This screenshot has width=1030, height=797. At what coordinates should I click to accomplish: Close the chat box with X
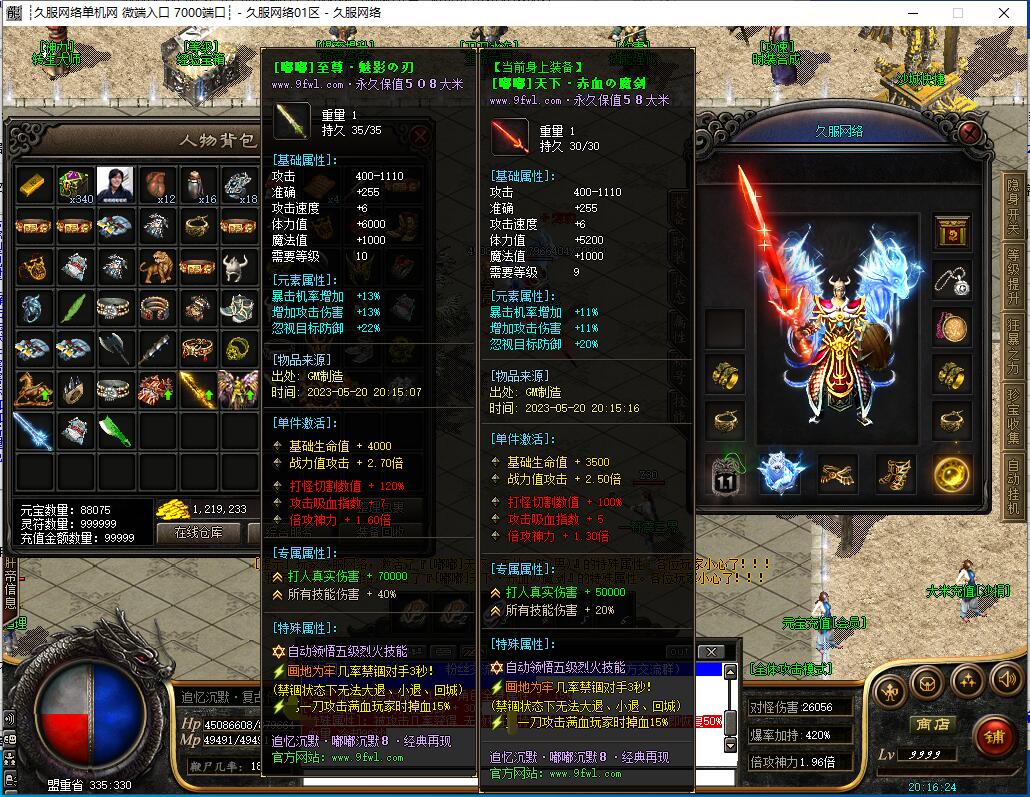pos(710,652)
